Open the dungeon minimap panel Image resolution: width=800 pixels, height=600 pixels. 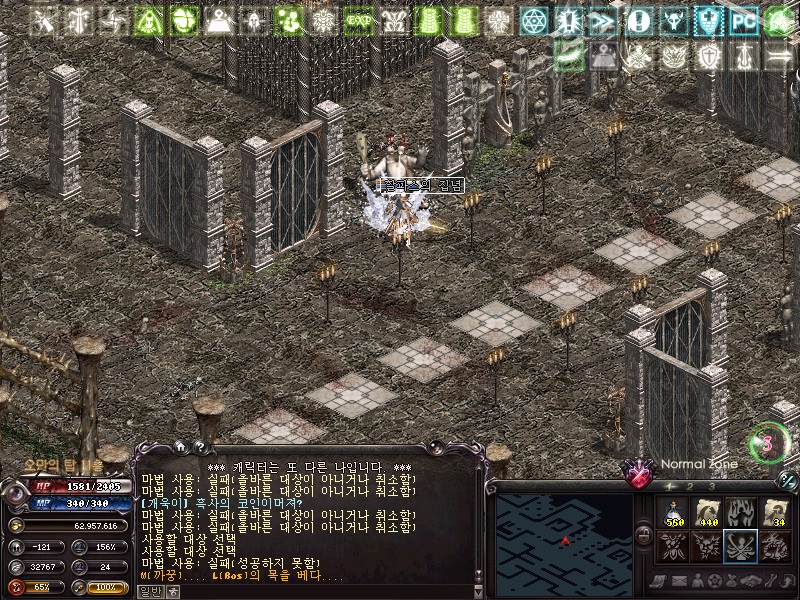click(565, 538)
